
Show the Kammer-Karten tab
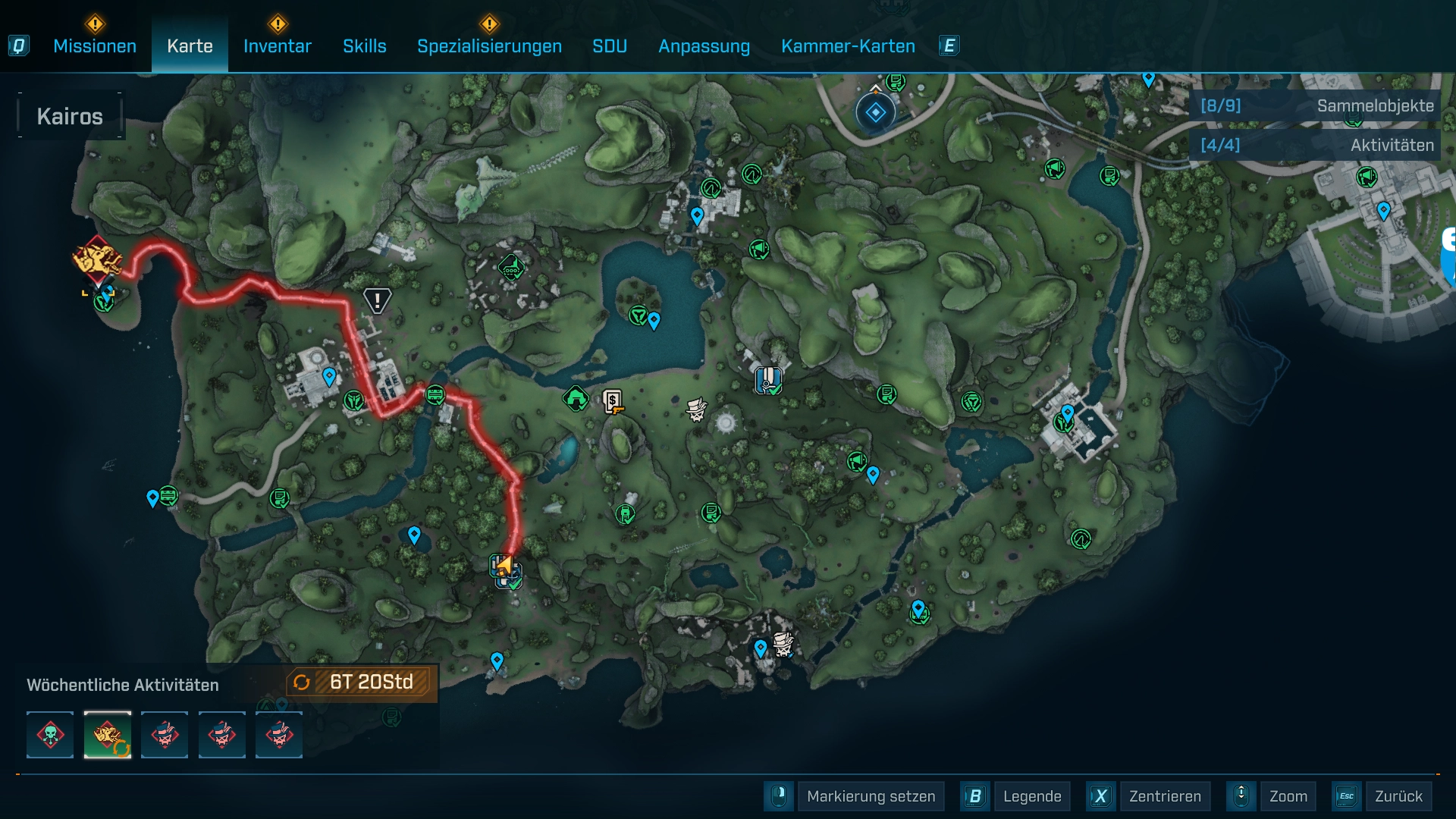pos(848,46)
